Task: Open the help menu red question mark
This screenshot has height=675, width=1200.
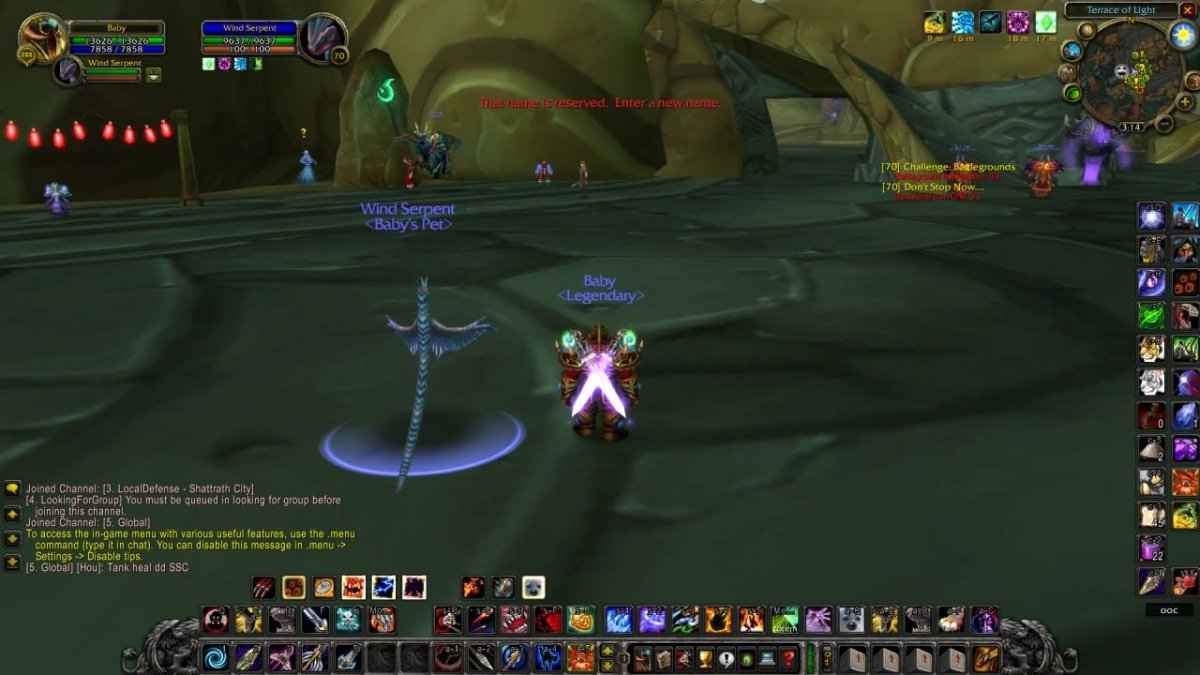Action: click(x=788, y=658)
